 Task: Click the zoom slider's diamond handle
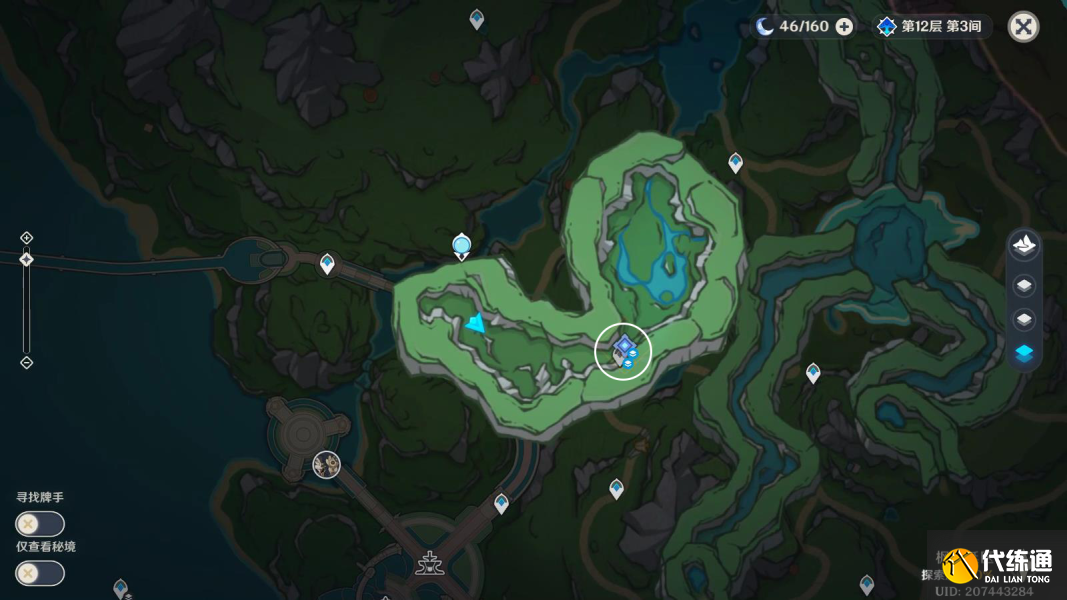coord(27,260)
